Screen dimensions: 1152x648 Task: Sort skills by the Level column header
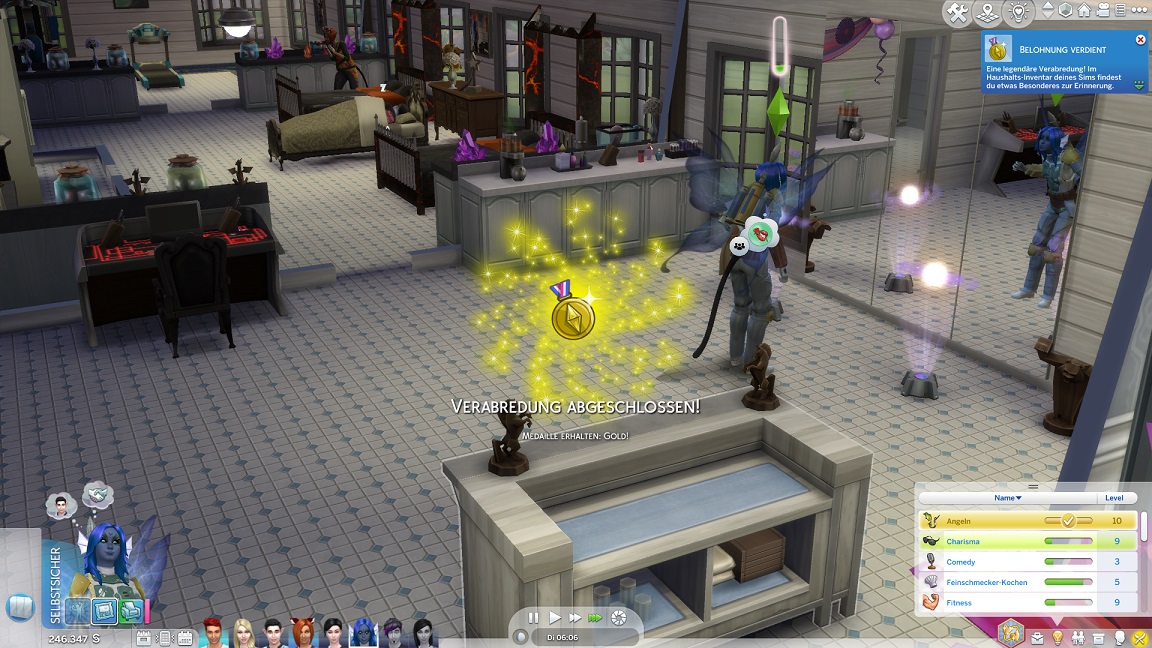1114,497
